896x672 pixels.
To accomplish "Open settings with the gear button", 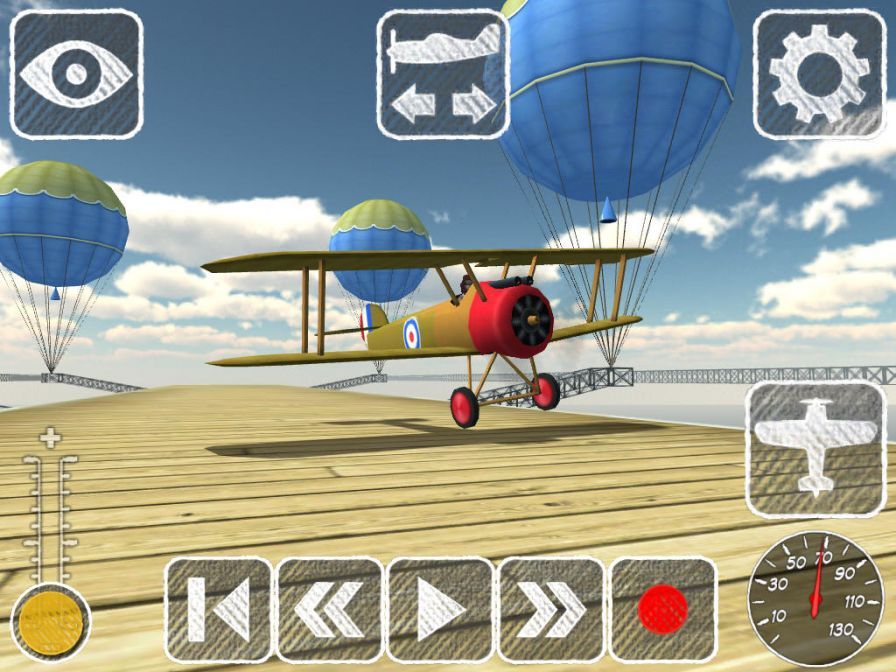I will click(x=819, y=74).
